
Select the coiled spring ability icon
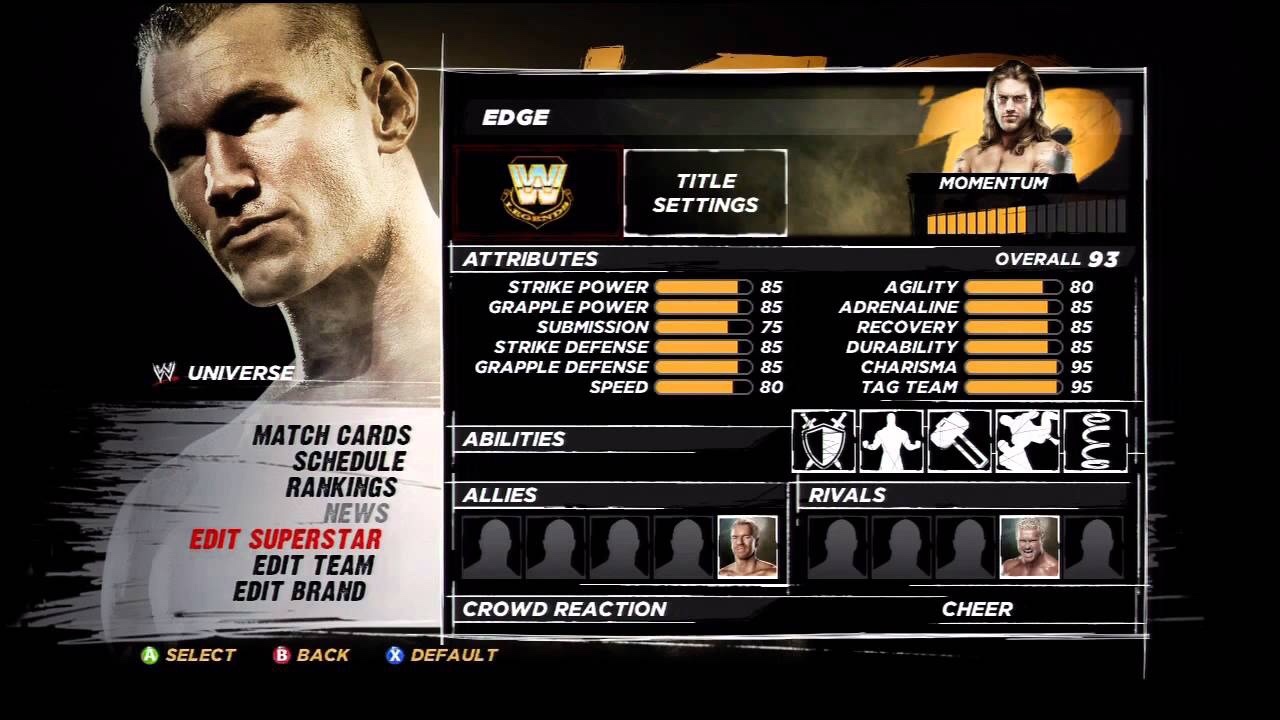(1095, 440)
